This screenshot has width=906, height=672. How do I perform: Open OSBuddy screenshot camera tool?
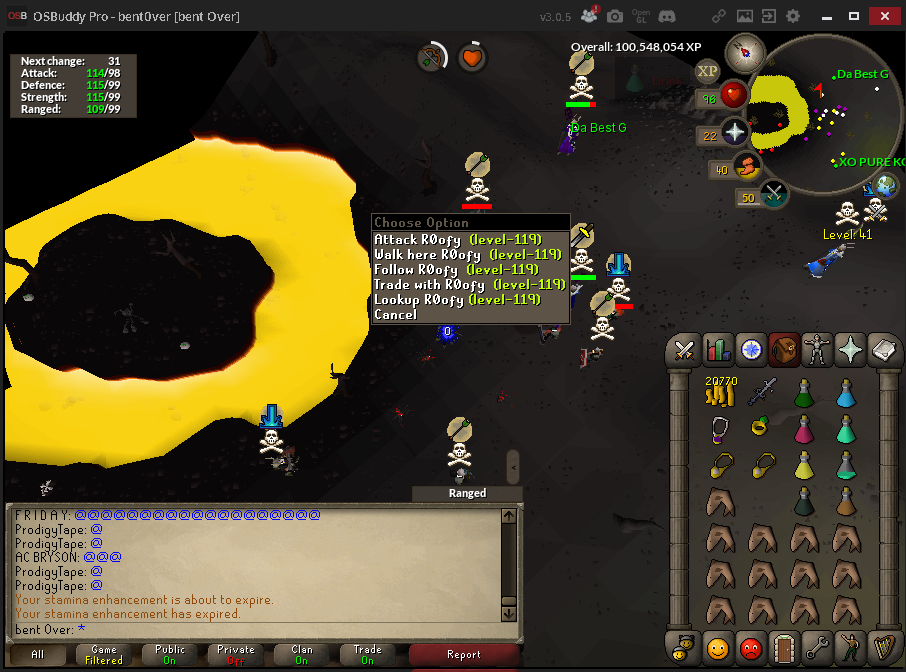pos(615,17)
